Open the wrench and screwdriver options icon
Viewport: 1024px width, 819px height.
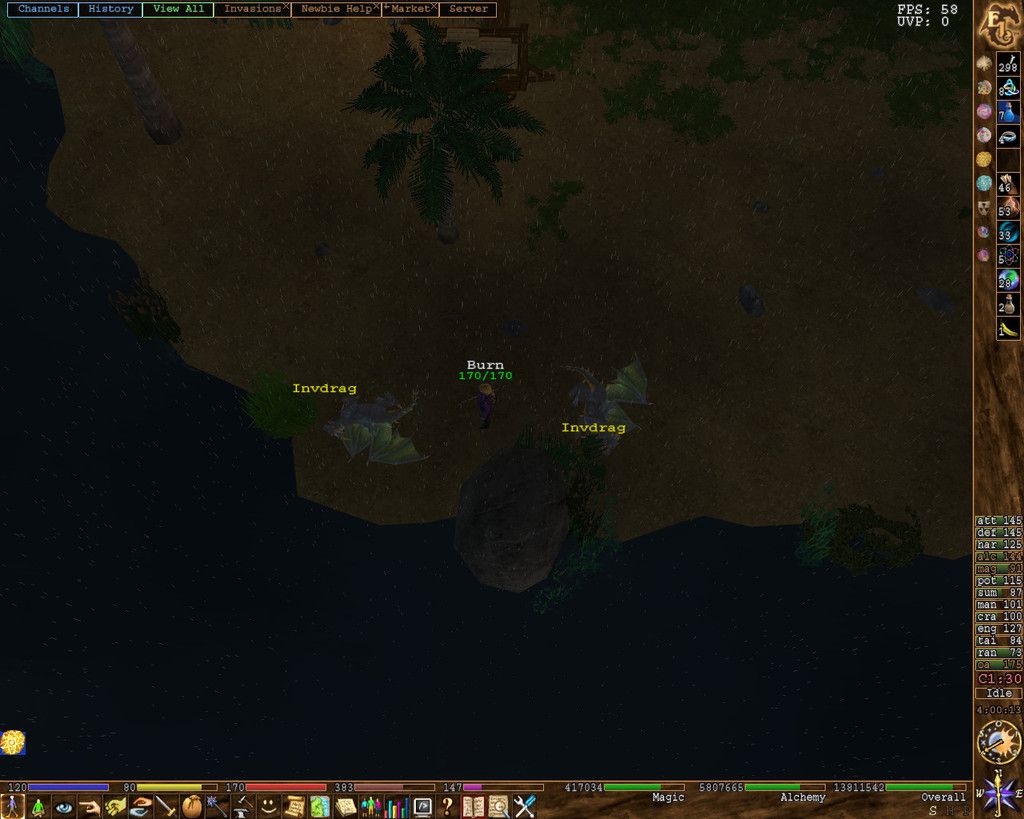pyautogui.click(x=525, y=807)
